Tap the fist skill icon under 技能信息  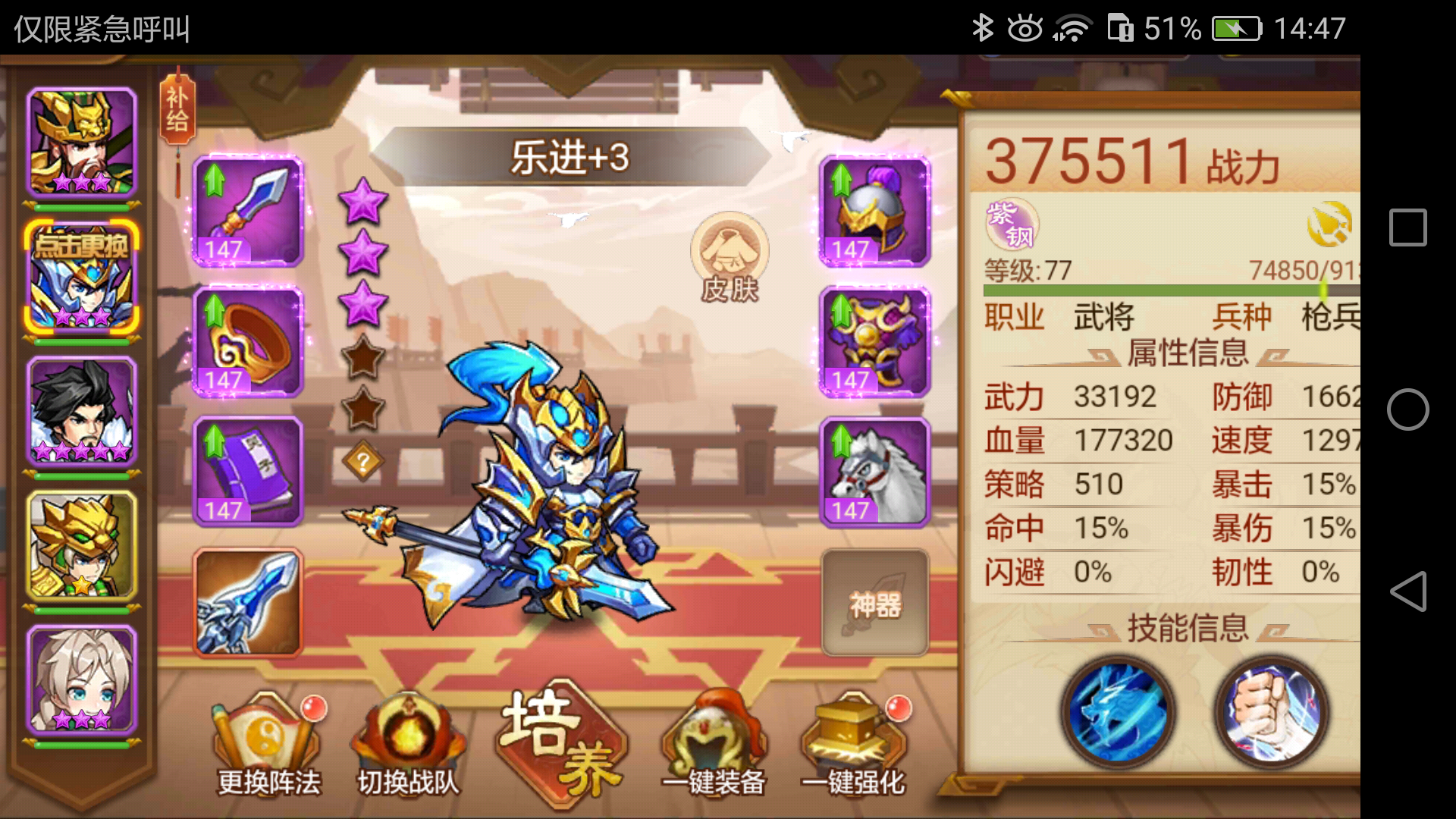[1269, 711]
